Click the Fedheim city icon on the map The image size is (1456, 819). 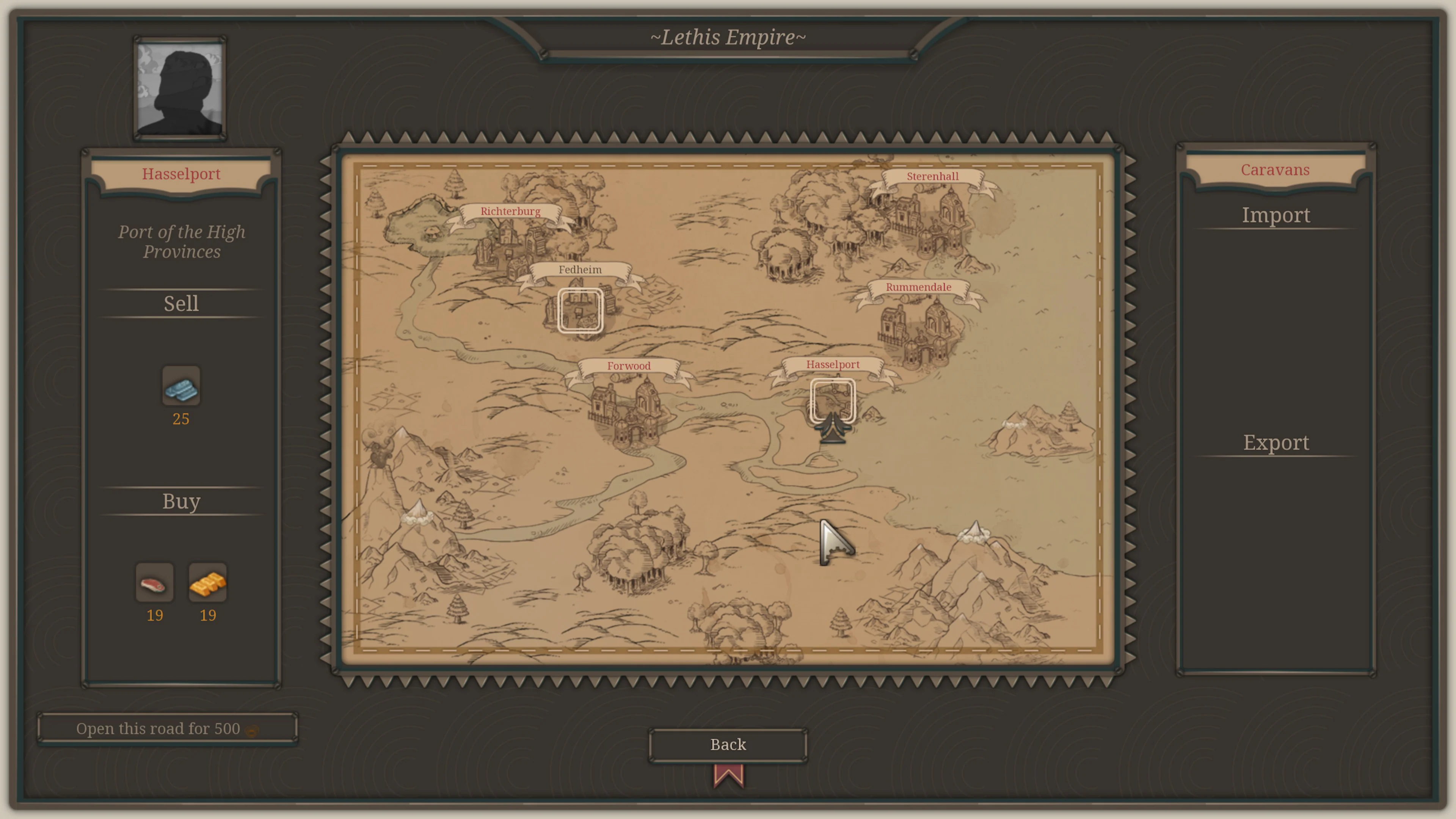click(x=581, y=310)
